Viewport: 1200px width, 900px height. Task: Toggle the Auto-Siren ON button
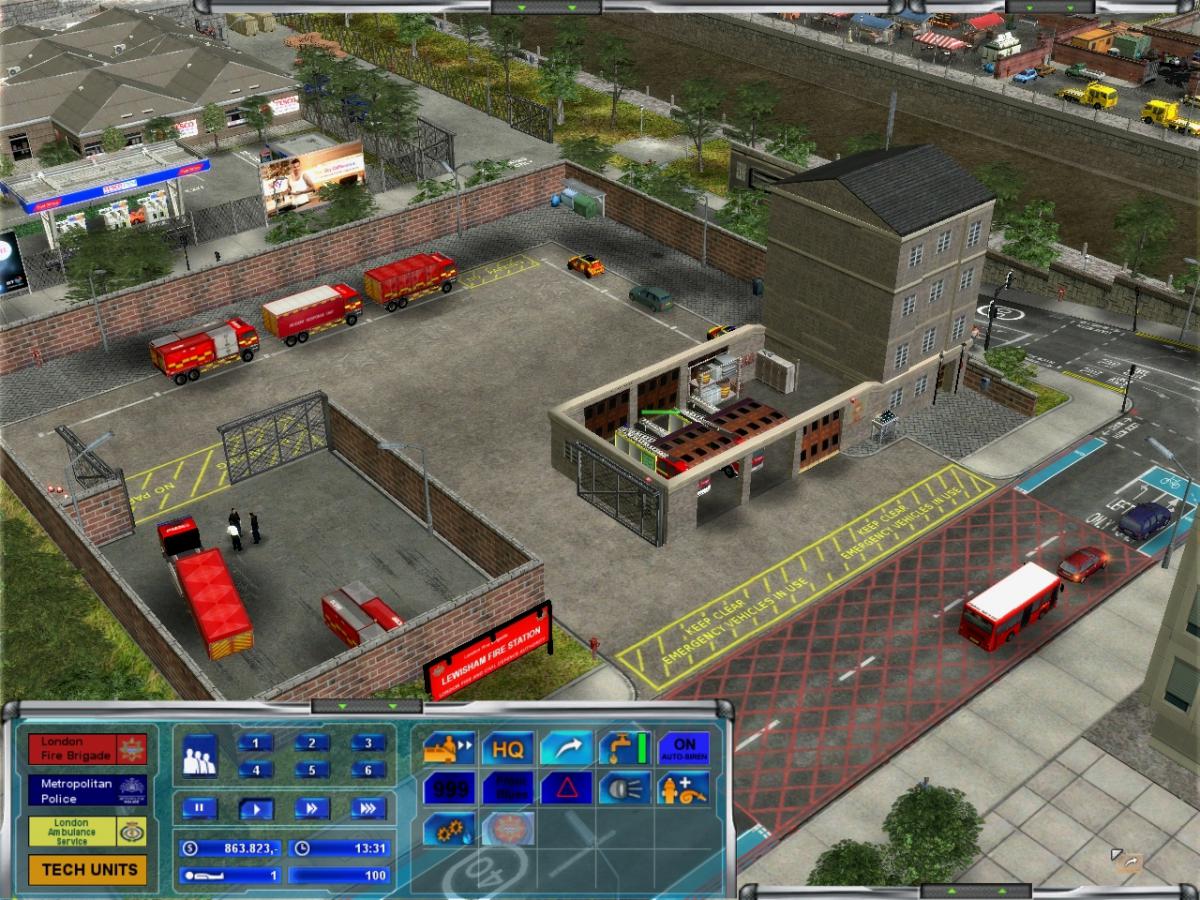(x=684, y=748)
